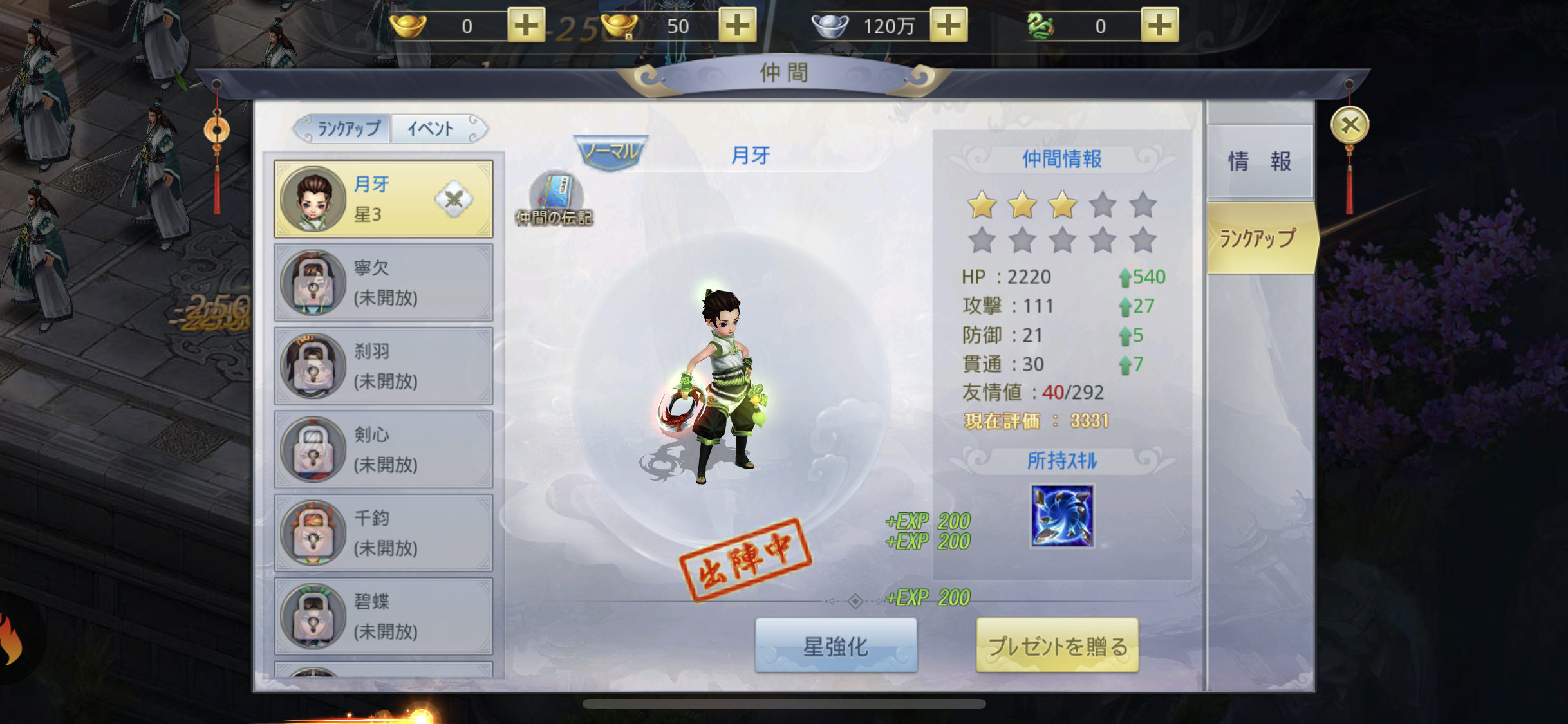Pick the locked companion 剣心
This screenshot has width=1568, height=724.
(384, 450)
